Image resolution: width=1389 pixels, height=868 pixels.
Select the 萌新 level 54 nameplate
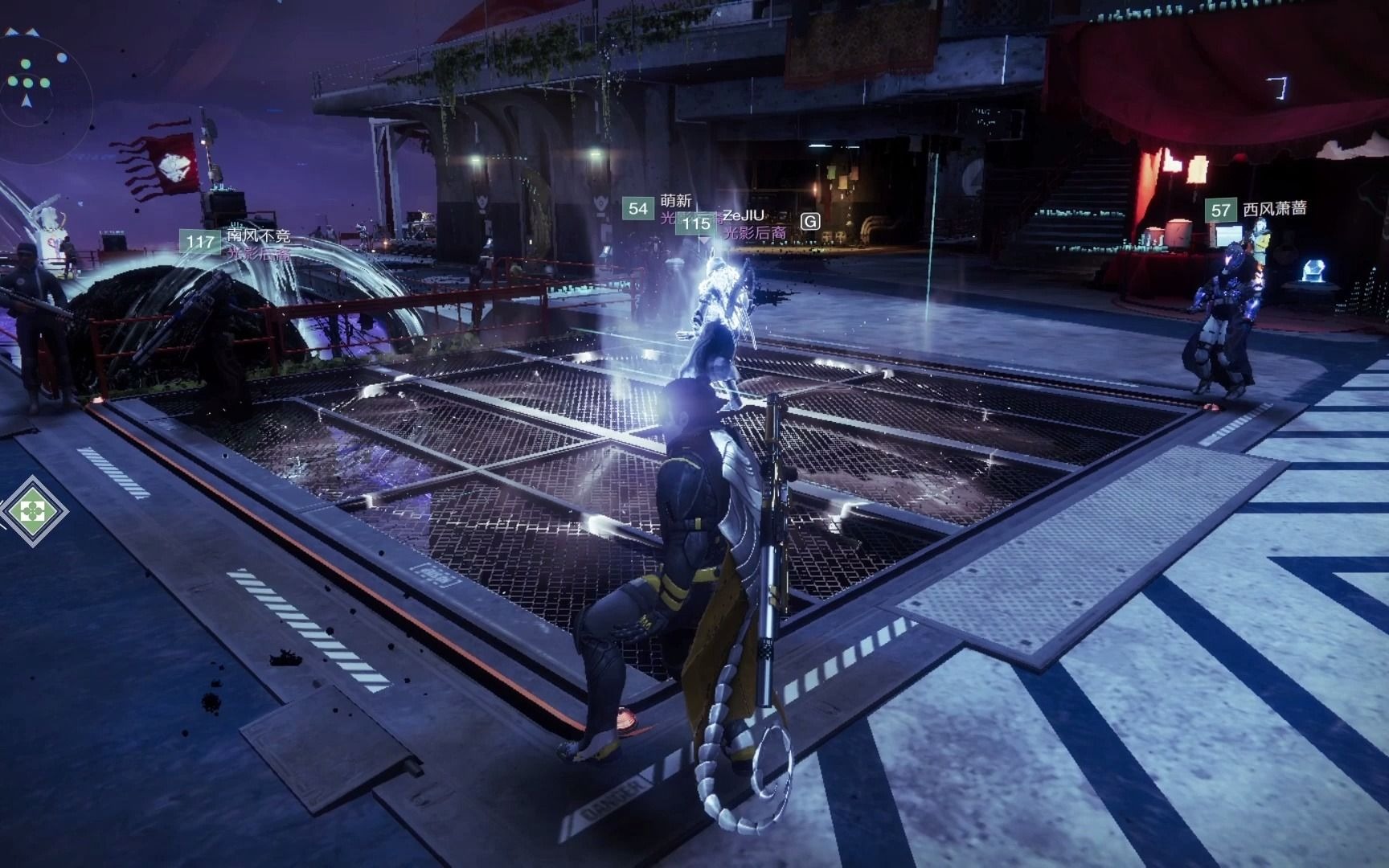pos(674,201)
